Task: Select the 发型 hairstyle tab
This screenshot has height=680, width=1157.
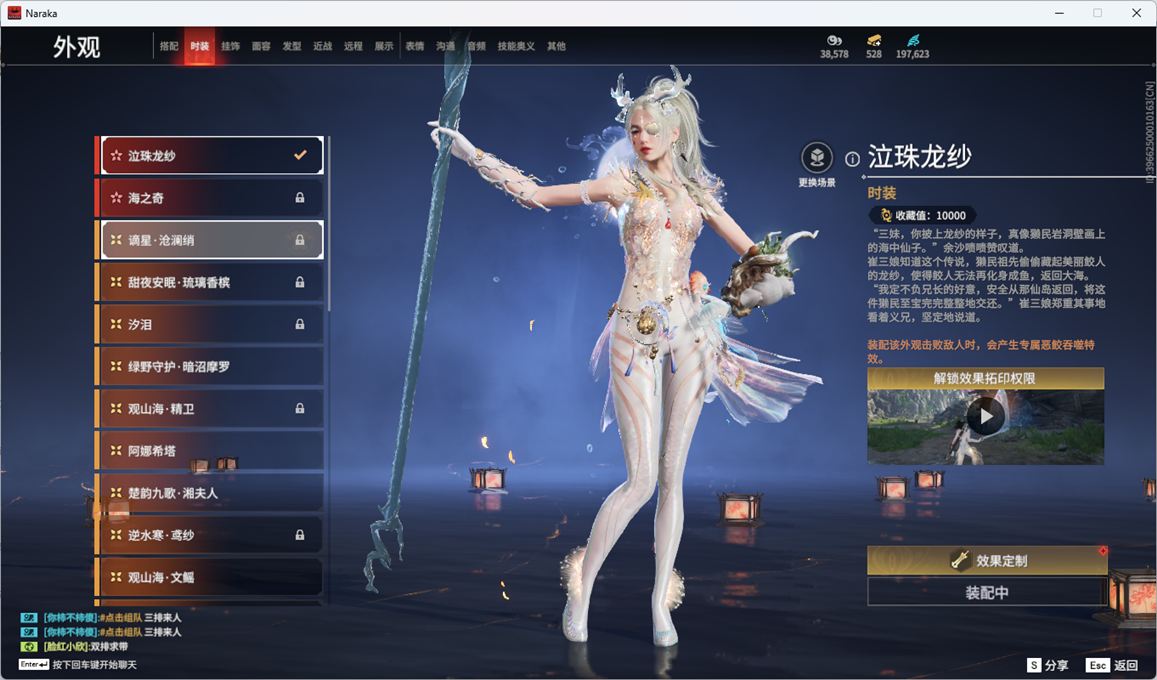Action: 292,46
